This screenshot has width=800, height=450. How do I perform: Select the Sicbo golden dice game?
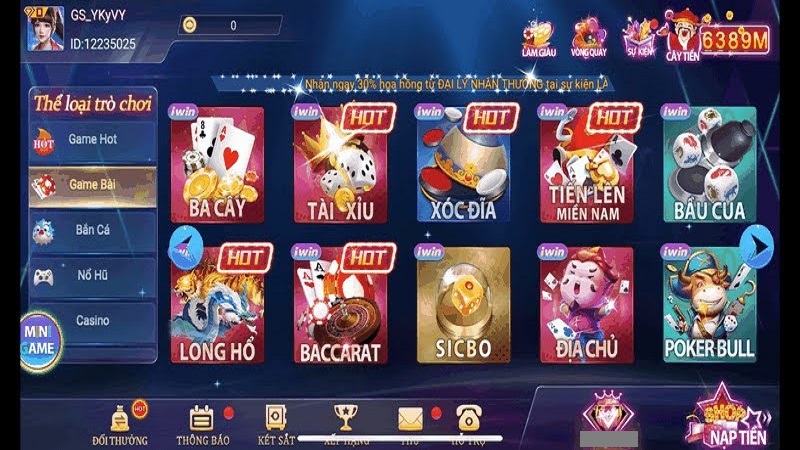(463, 305)
